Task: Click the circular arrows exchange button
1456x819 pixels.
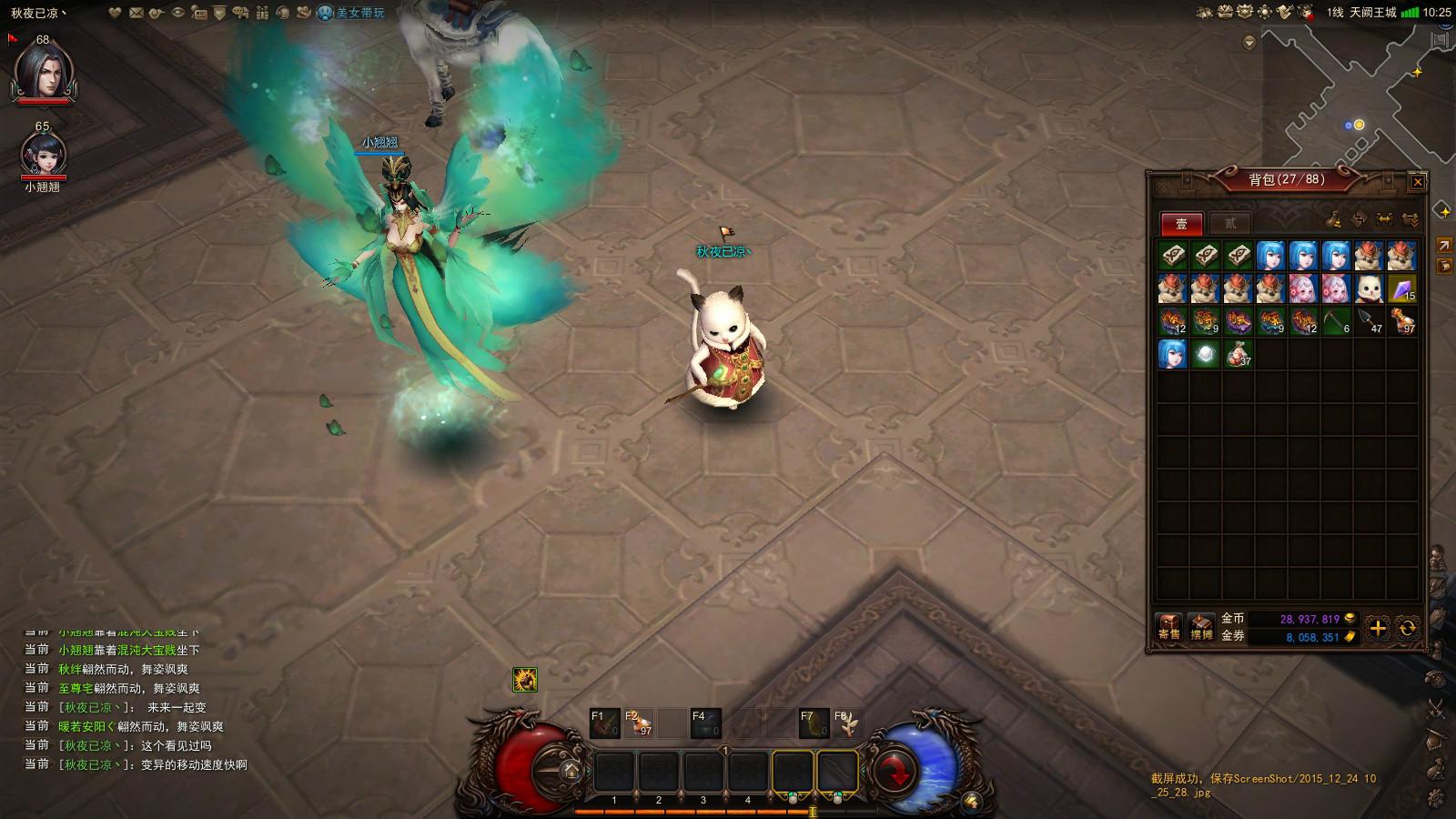Action: pos(1407,628)
